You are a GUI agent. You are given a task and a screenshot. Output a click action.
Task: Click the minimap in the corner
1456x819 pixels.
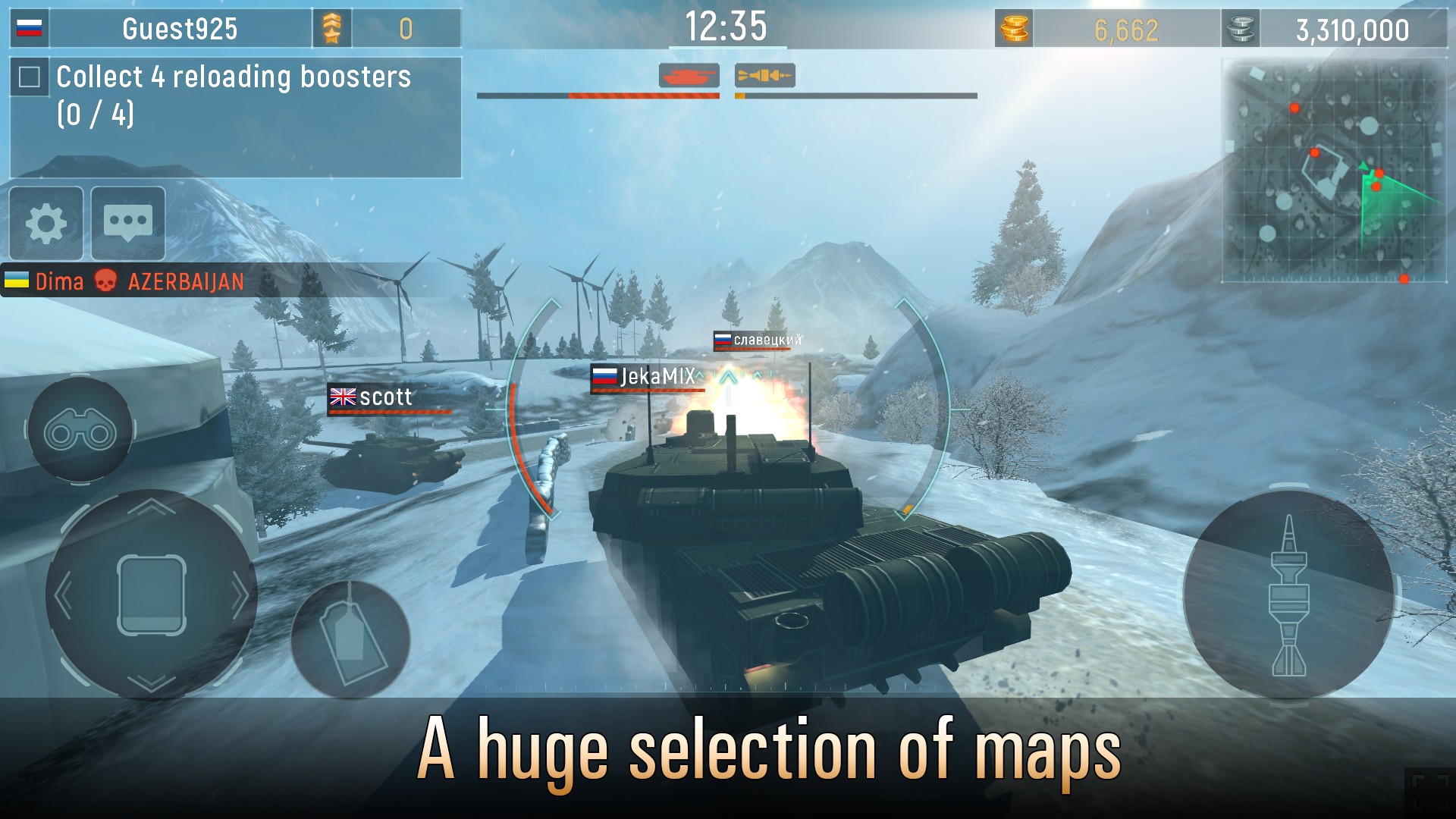tap(1333, 170)
